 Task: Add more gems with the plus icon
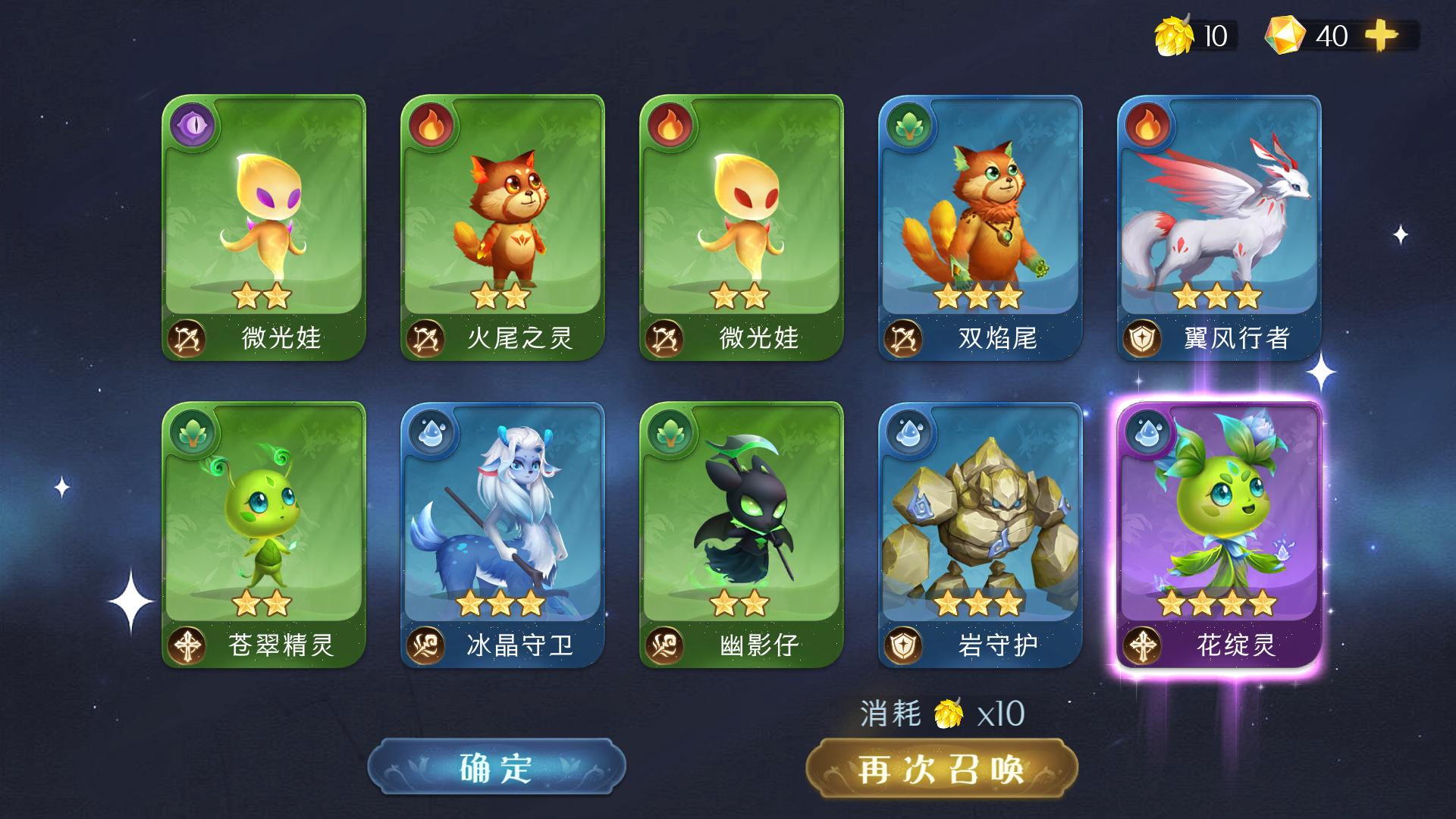[1380, 36]
